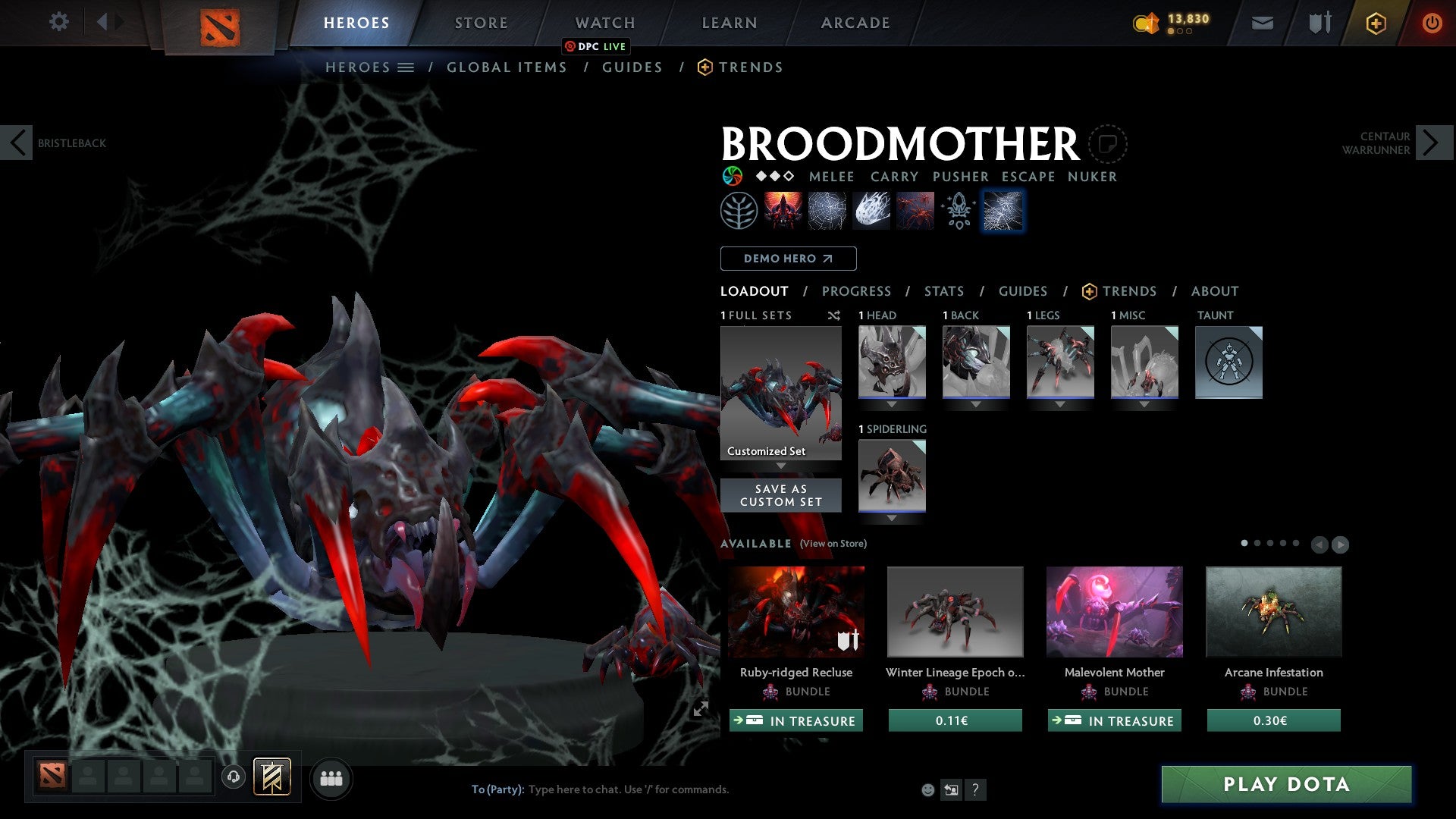Advance the available items carousel arrow
The width and height of the screenshot is (1456, 819).
[1341, 544]
